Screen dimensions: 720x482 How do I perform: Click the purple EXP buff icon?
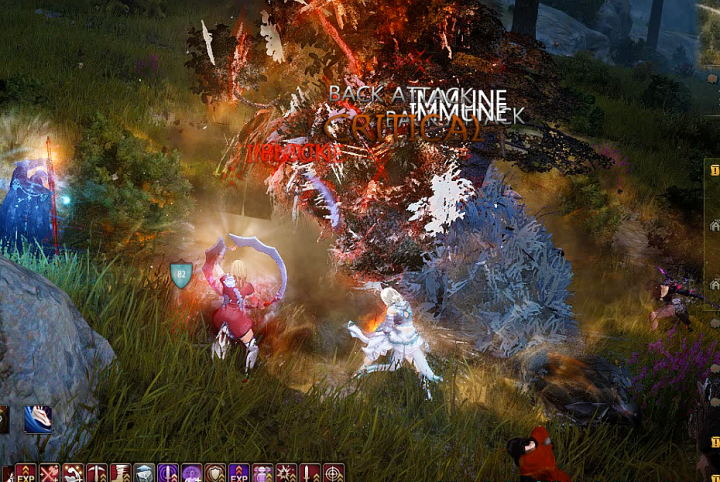click(x=239, y=473)
